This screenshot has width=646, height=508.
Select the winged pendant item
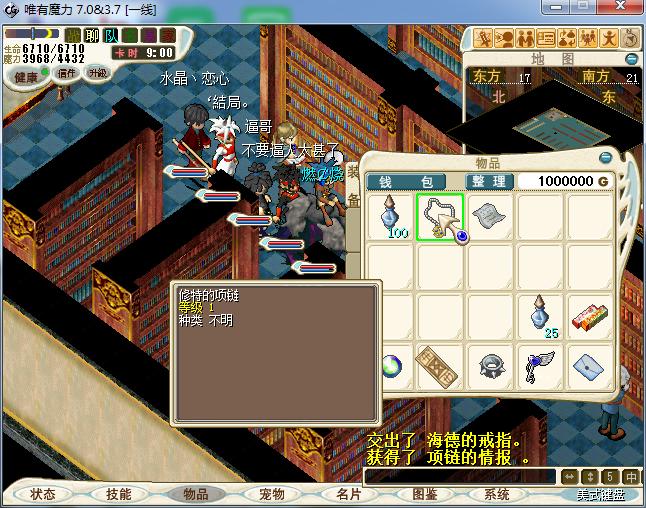tap(540, 367)
